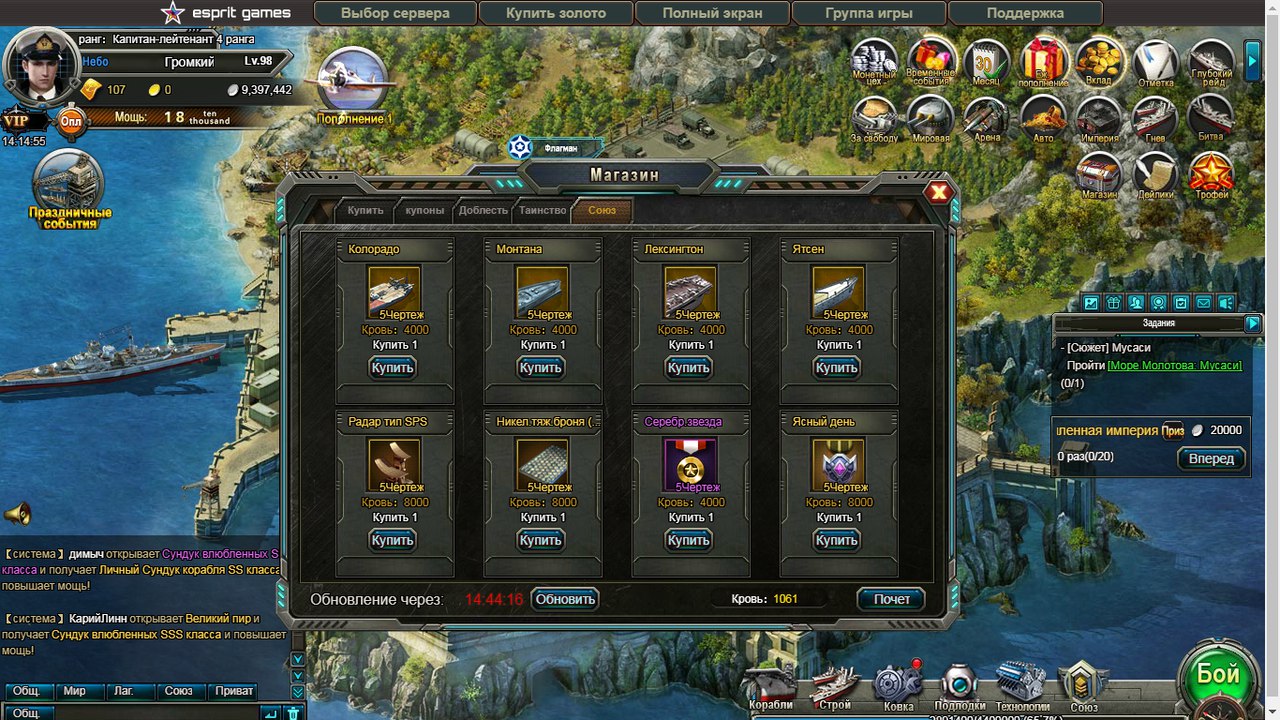Switch to the Купить shop tab
The height and width of the screenshot is (720, 1280).
click(365, 210)
